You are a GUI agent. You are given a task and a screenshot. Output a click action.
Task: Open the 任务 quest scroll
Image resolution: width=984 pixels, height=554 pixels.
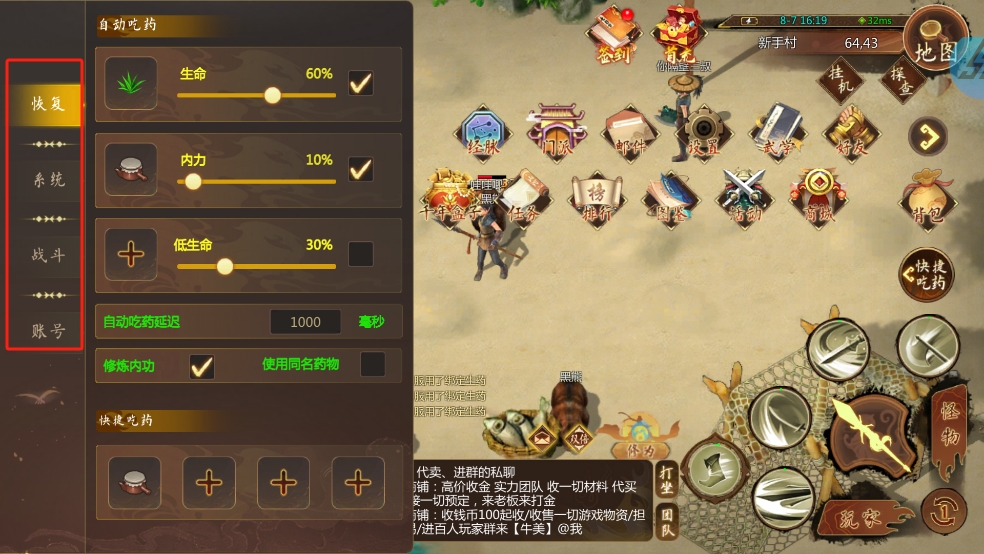click(x=523, y=197)
